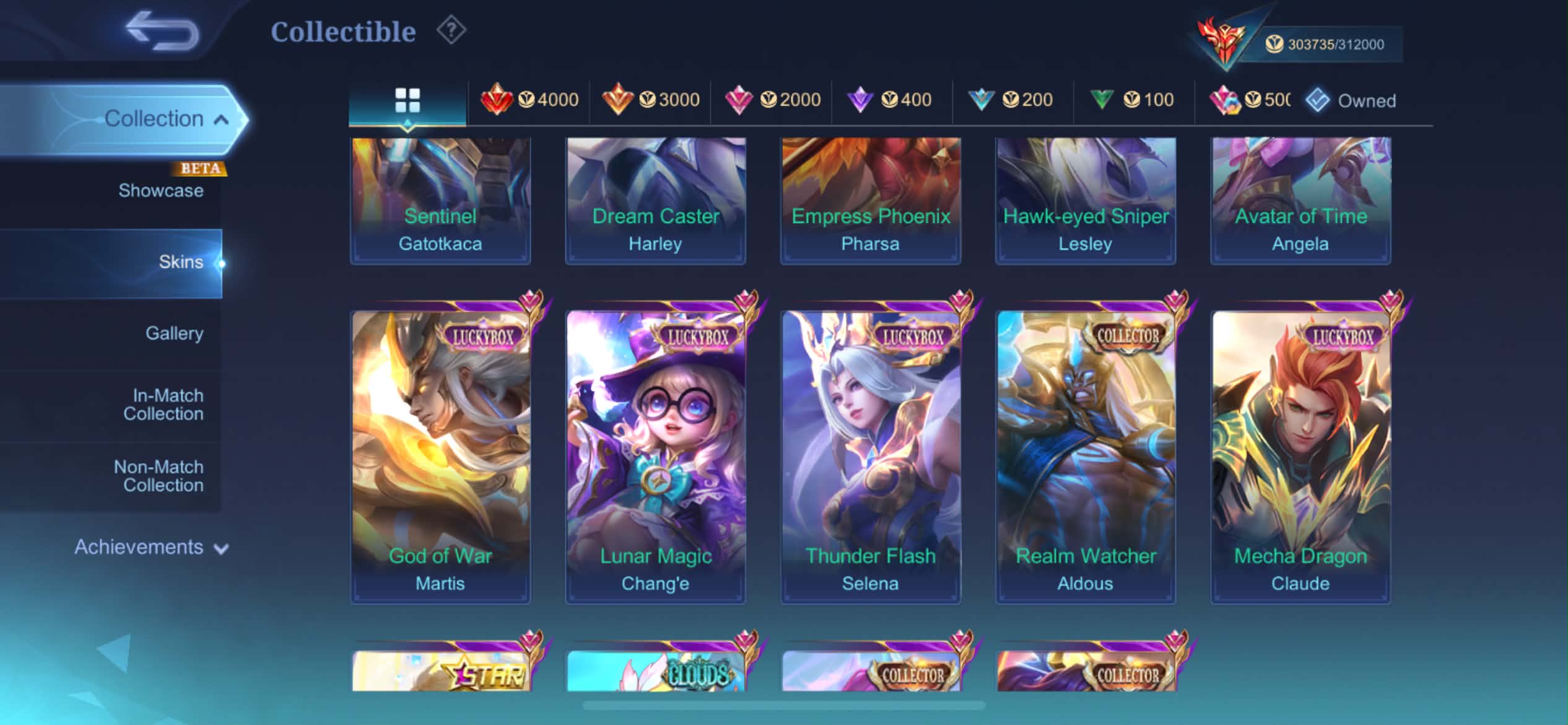Open the Gallery section
This screenshot has height=725, width=1568.
pos(174,333)
